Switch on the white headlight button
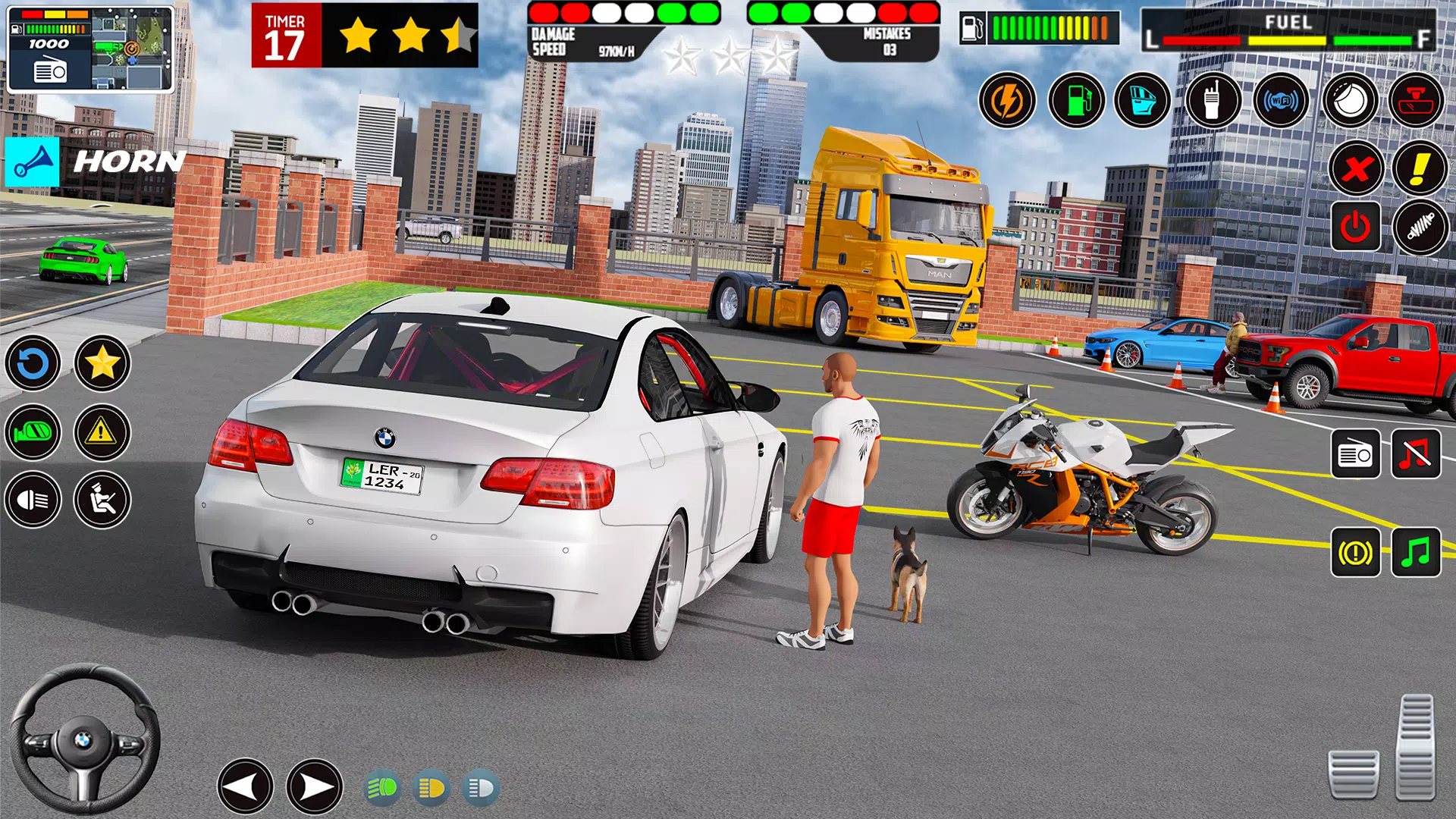This screenshot has width=1456, height=819. [x=33, y=500]
